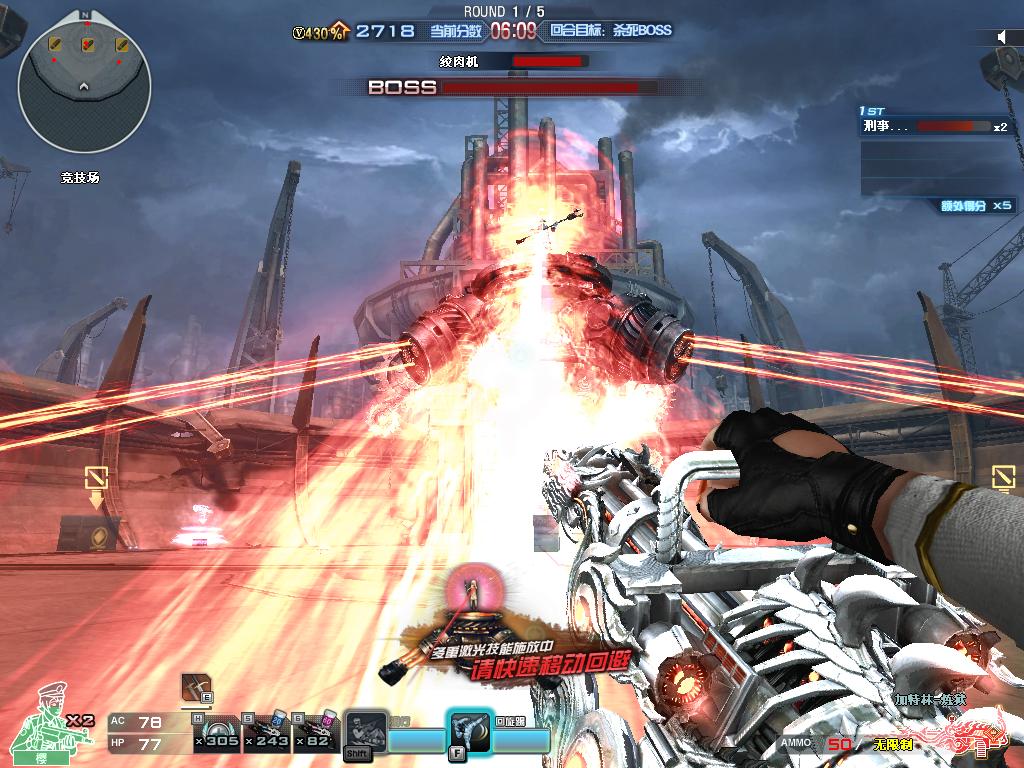Toggle the speaker sound icon

coord(1001,37)
